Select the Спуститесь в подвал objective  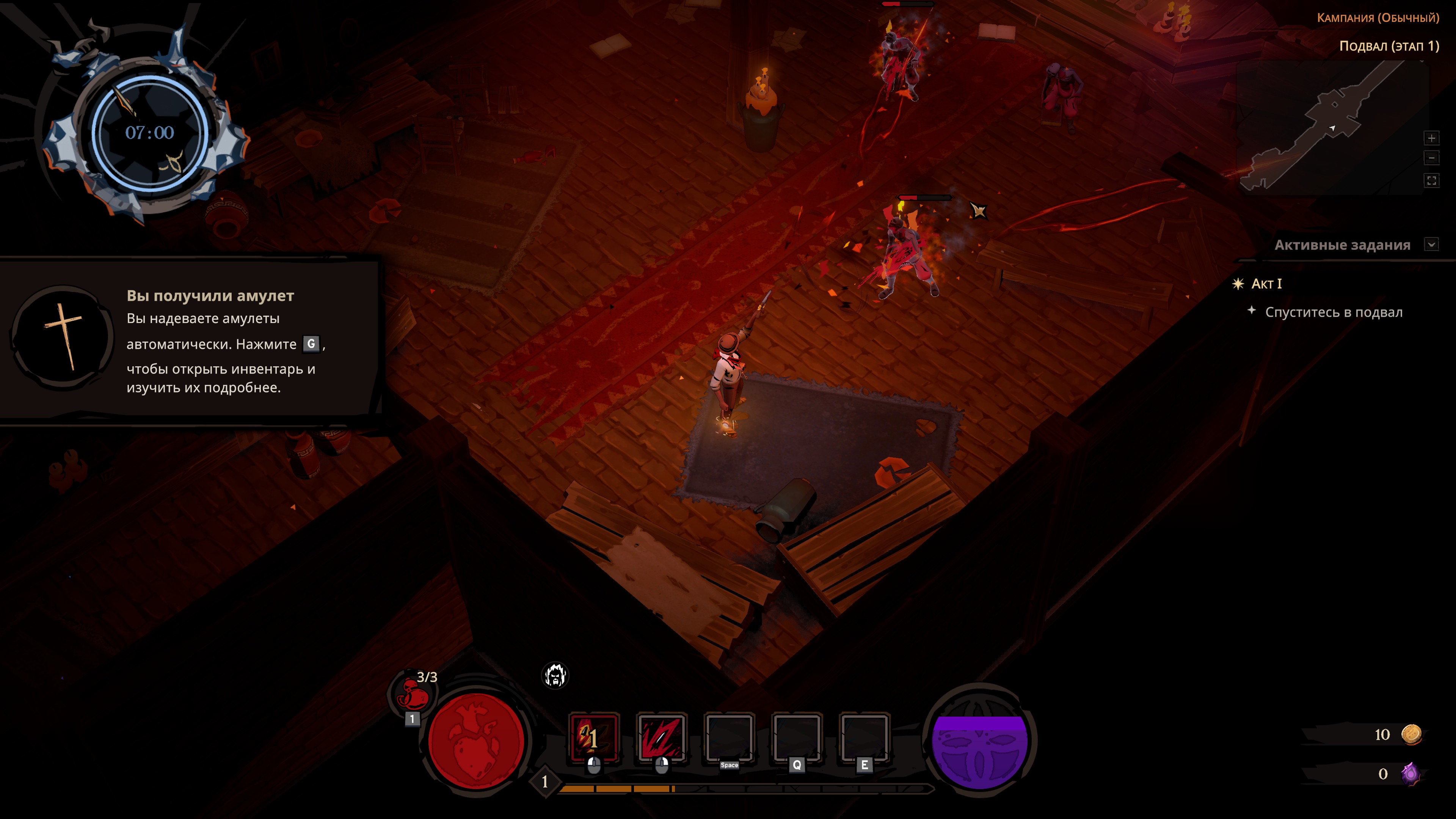pos(1334,312)
